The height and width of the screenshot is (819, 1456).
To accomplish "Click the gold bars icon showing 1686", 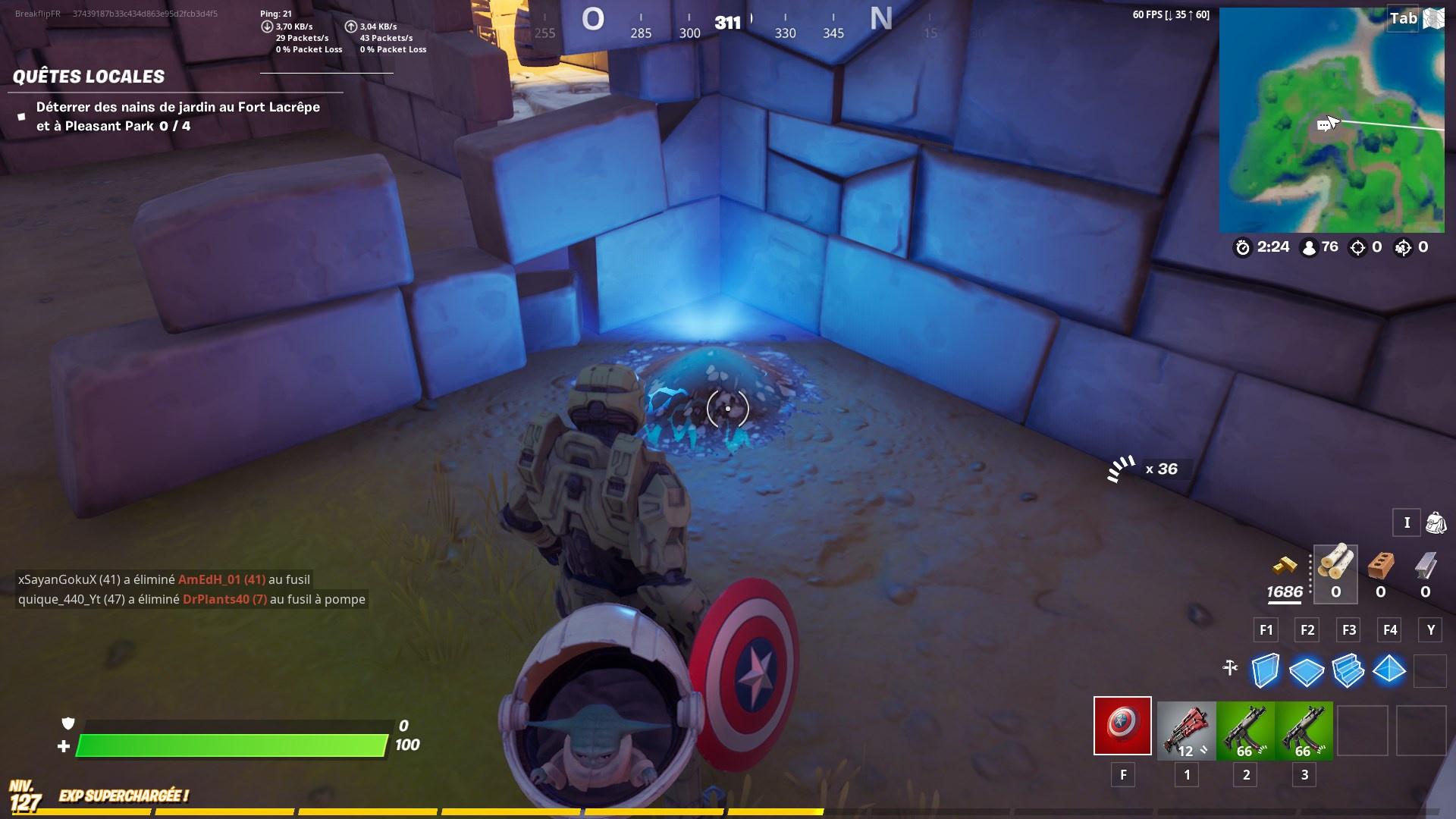I will (x=1284, y=576).
